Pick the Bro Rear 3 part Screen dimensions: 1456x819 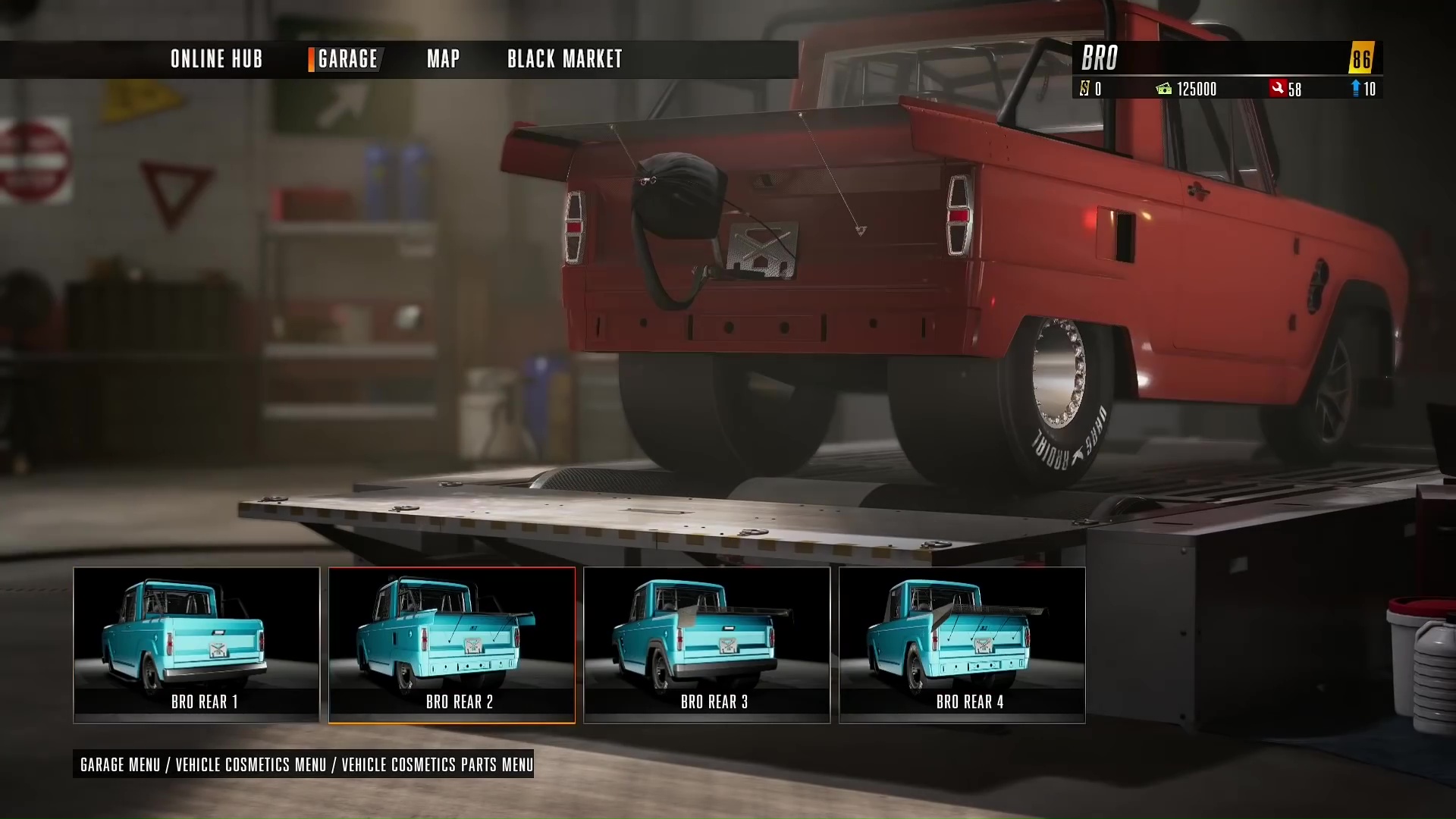click(707, 645)
